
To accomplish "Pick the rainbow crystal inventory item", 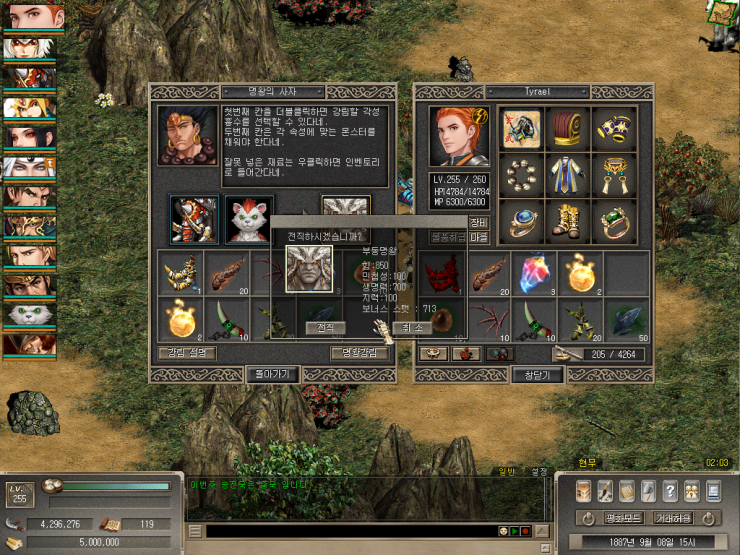I will coord(534,274).
